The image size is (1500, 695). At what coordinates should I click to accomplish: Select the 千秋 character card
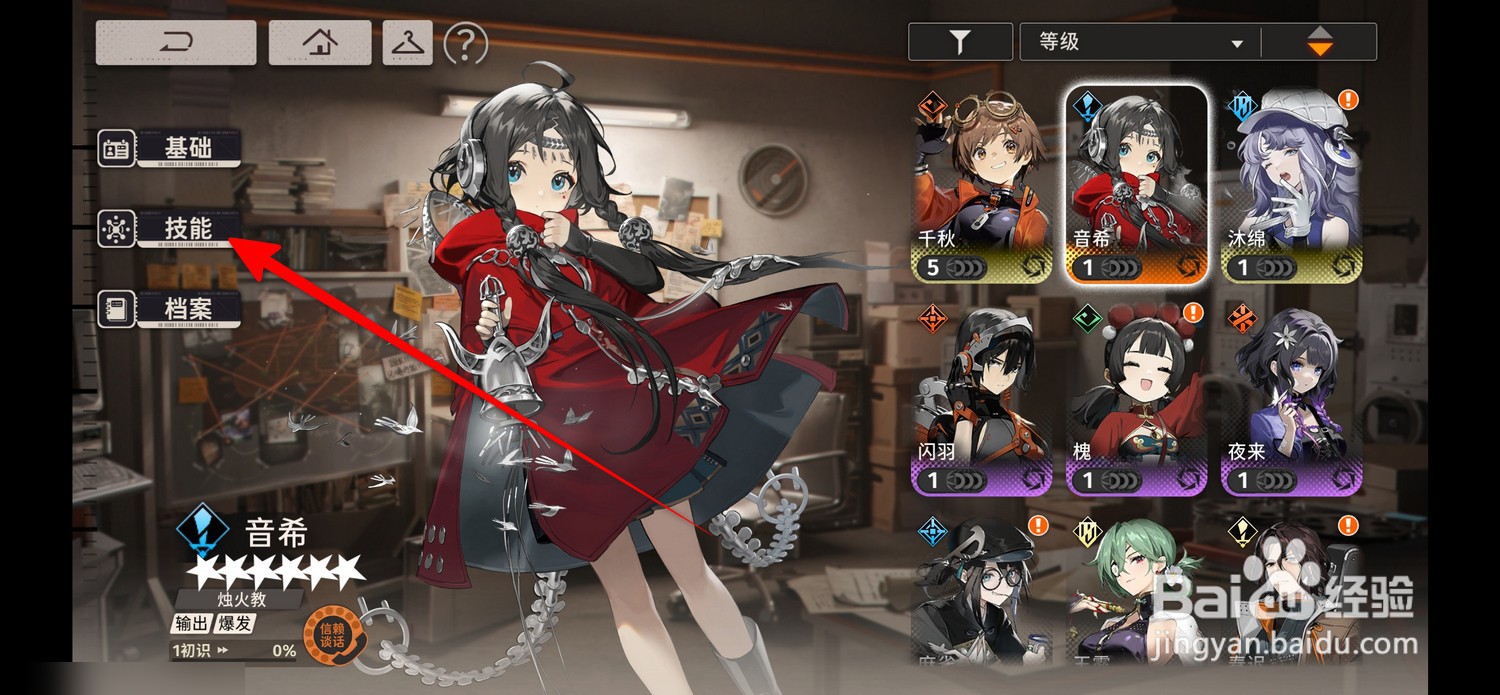(983, 185)
